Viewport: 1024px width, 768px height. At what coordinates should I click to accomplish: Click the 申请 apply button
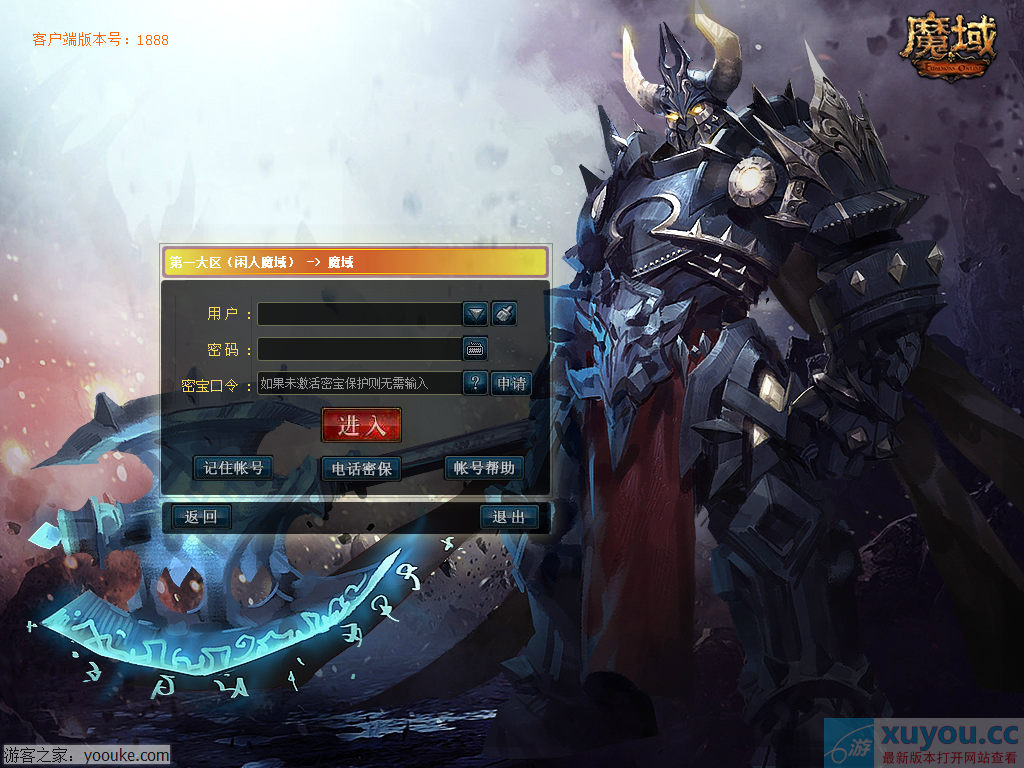click(510, 383)
